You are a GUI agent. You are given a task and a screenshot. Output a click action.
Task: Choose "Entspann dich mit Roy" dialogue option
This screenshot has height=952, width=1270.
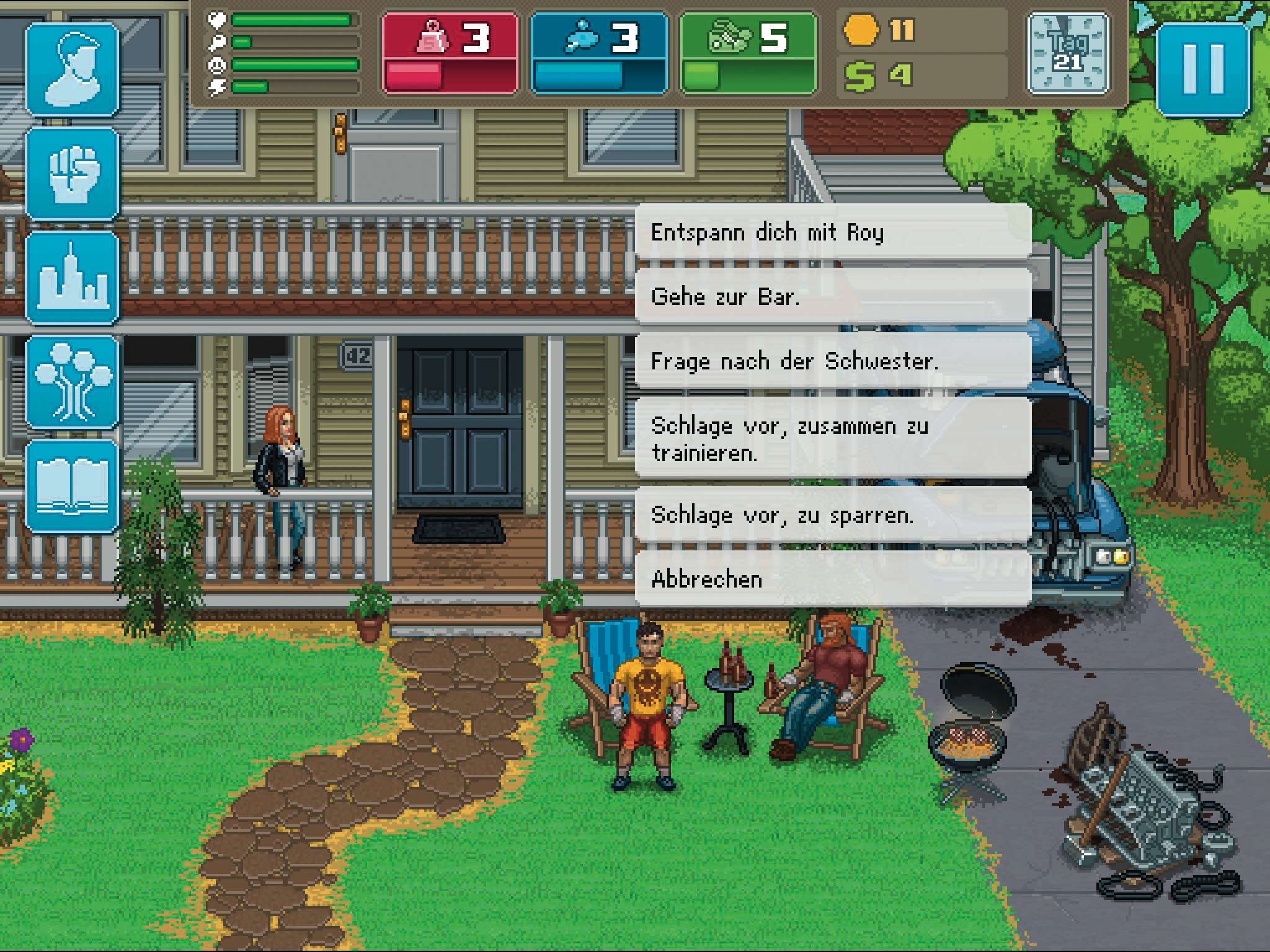coord(832,232)
